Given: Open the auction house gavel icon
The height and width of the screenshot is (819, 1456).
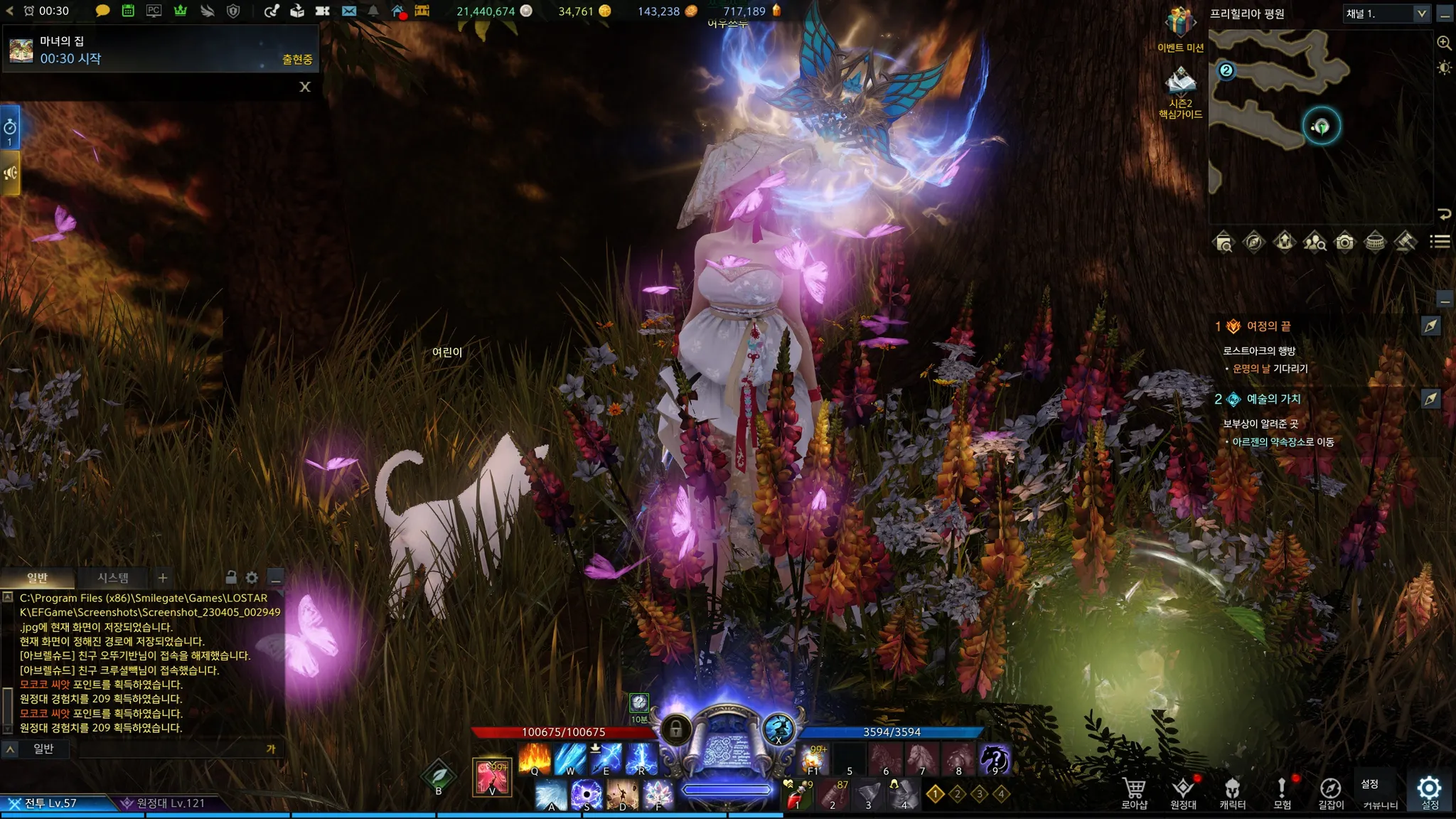Looking at the screenshot, I should click(x=1405, y=242).
